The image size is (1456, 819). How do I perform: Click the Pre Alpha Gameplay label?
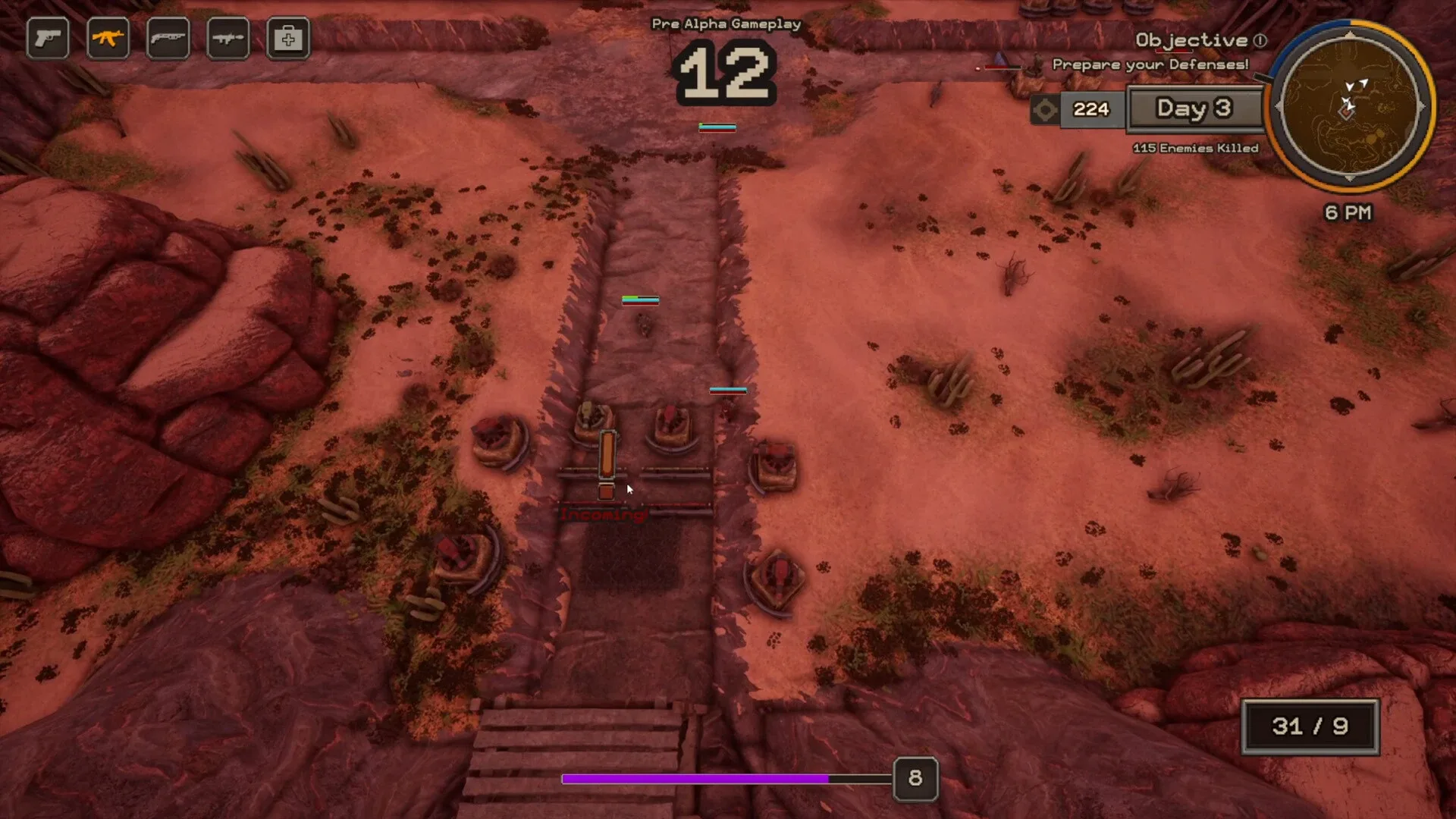point(725,24)
